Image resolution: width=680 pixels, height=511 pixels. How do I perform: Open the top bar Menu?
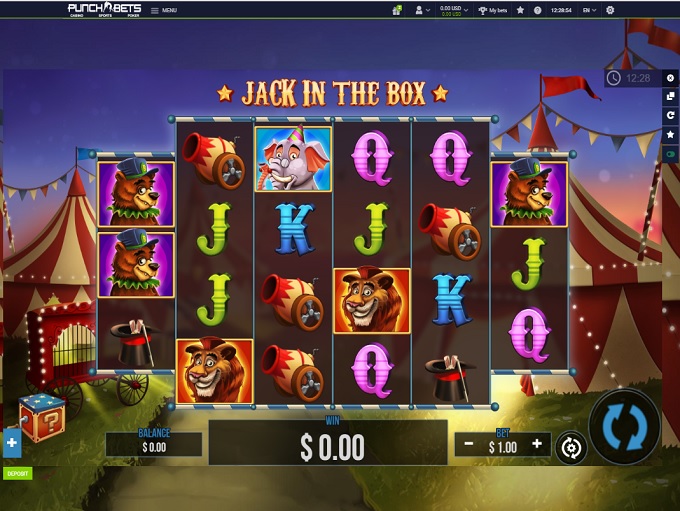tap(164, 10)
